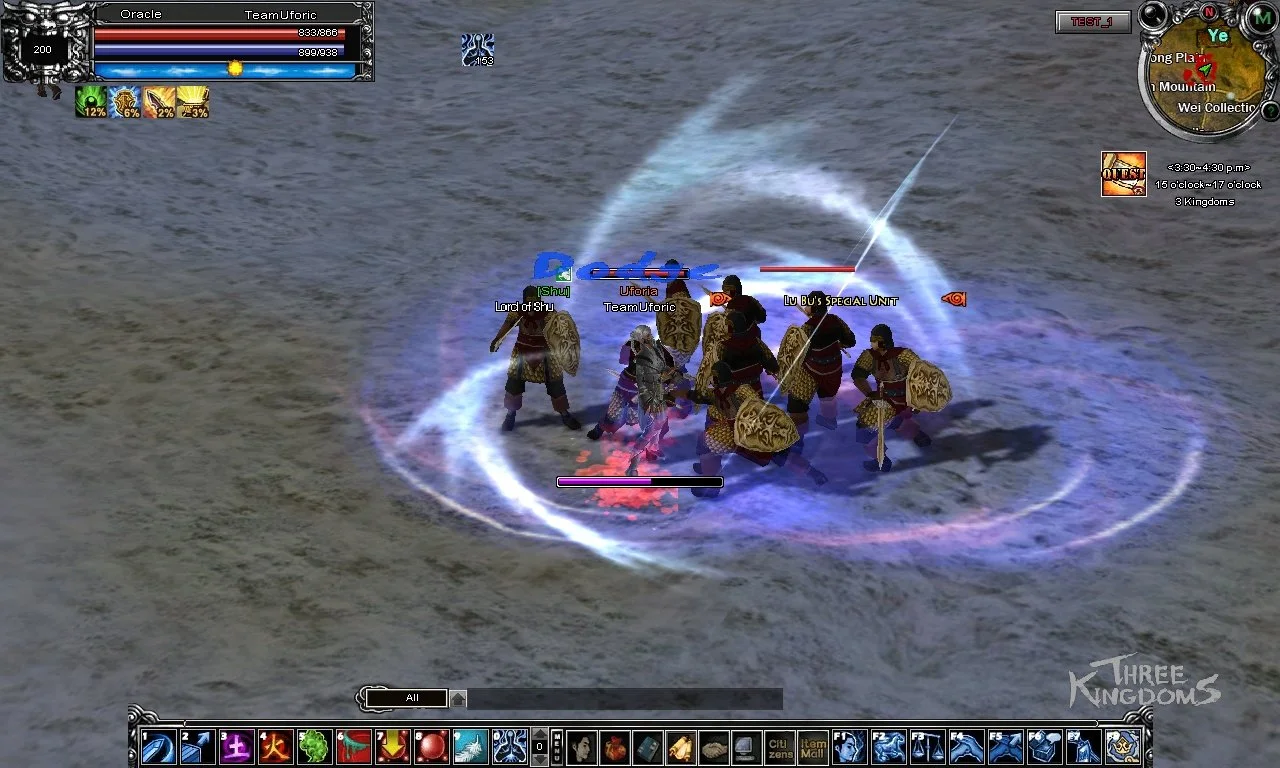
Task: Open trade via the F3 scales icon
Action: 930,746
